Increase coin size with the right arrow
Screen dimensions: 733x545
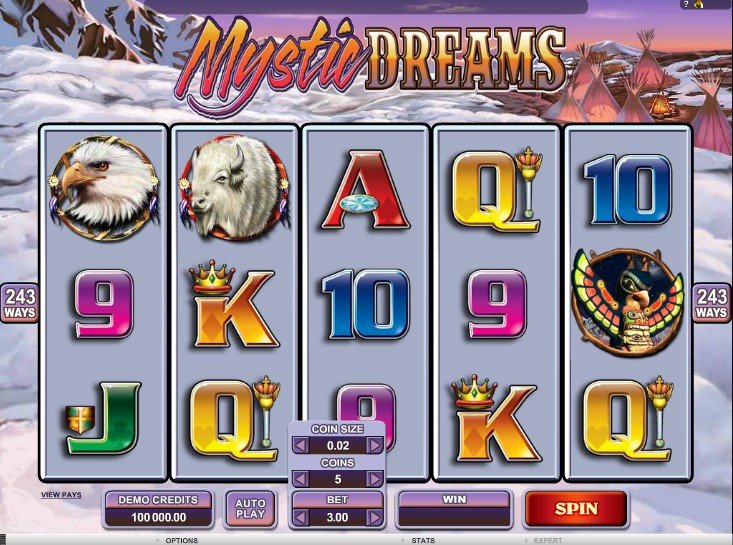375,445
